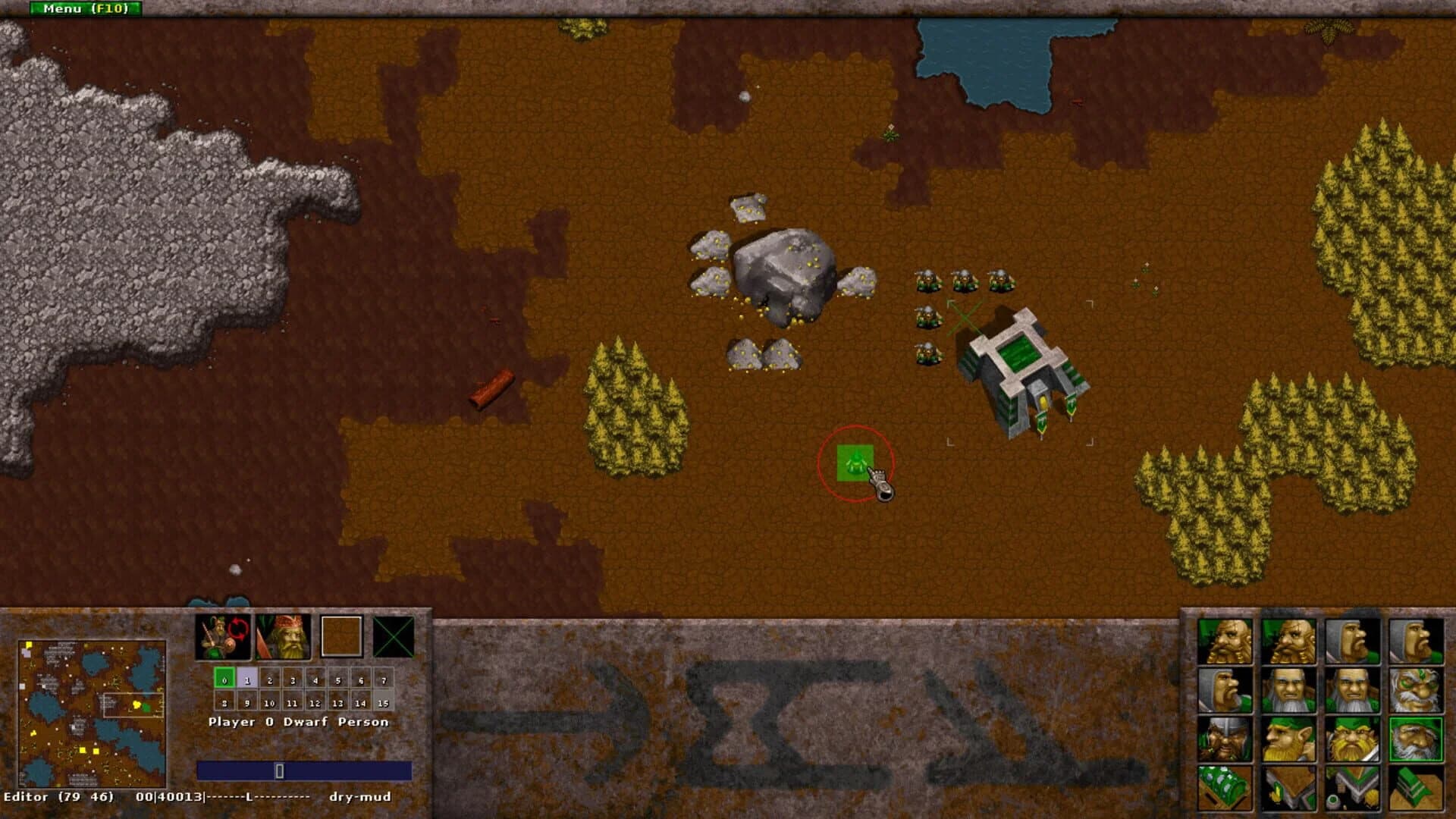Choose the green-chevron mine entrance building icon
The image size is (1456, 819).
tap(1353, 787)
